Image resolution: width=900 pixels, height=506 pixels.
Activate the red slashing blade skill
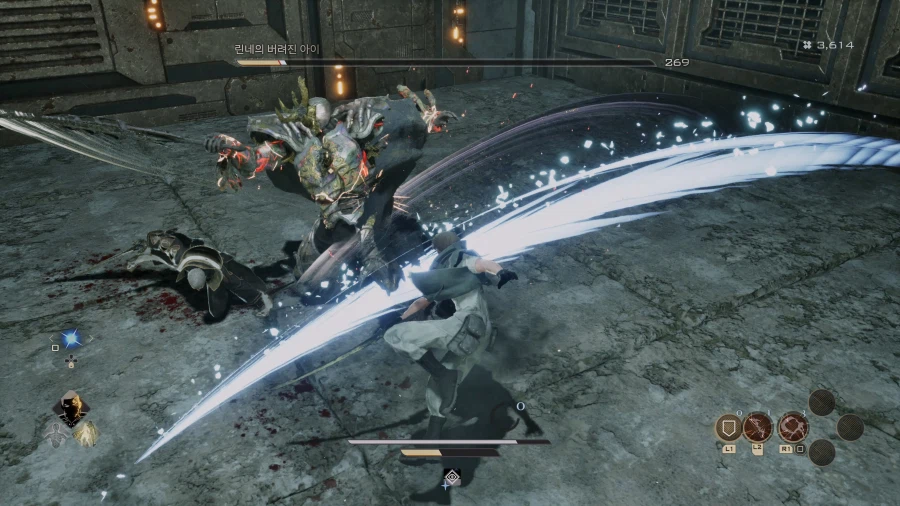tap(758, 427)
